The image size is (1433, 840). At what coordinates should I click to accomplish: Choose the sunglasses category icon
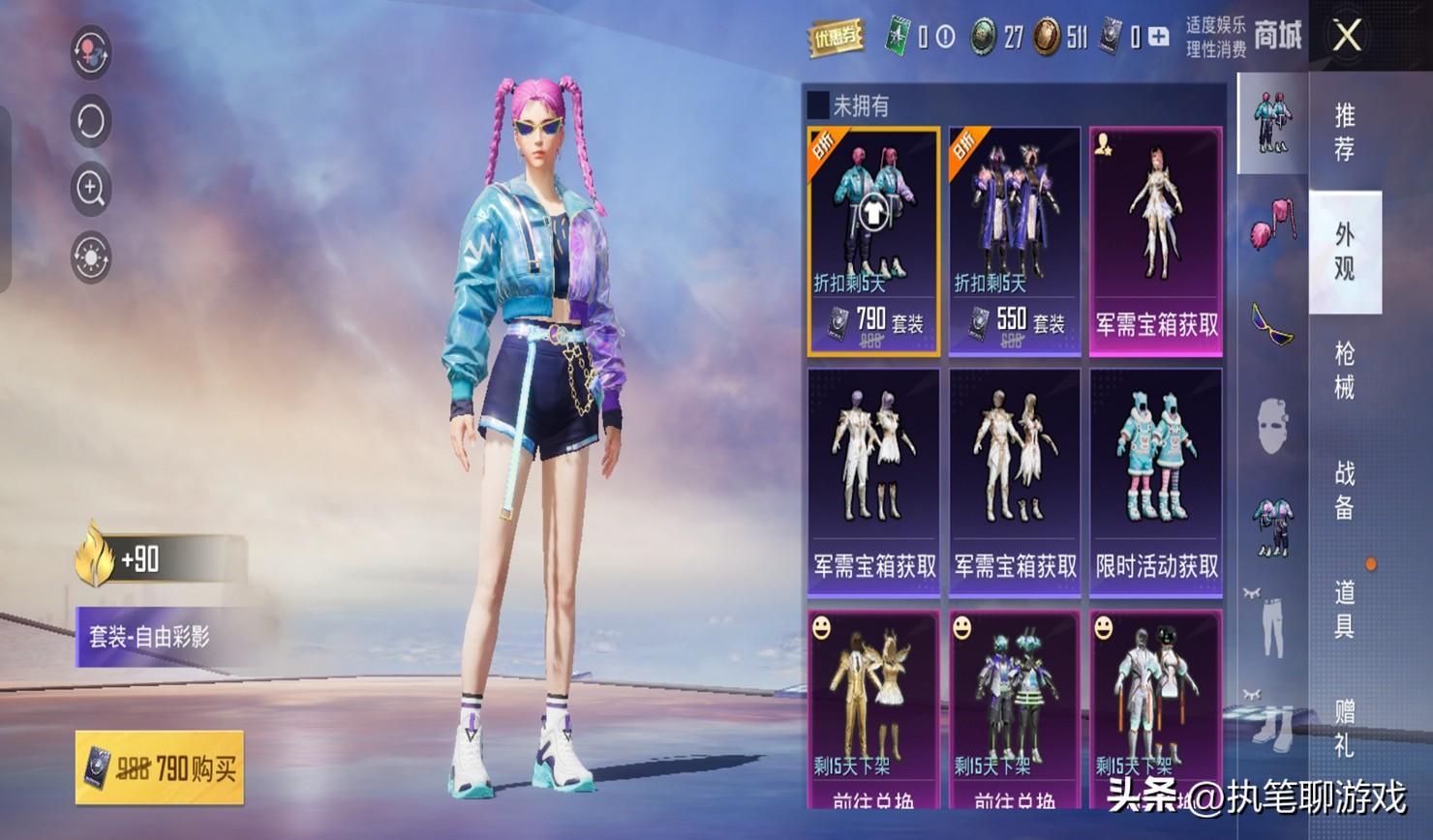[x=1272, y=325]
